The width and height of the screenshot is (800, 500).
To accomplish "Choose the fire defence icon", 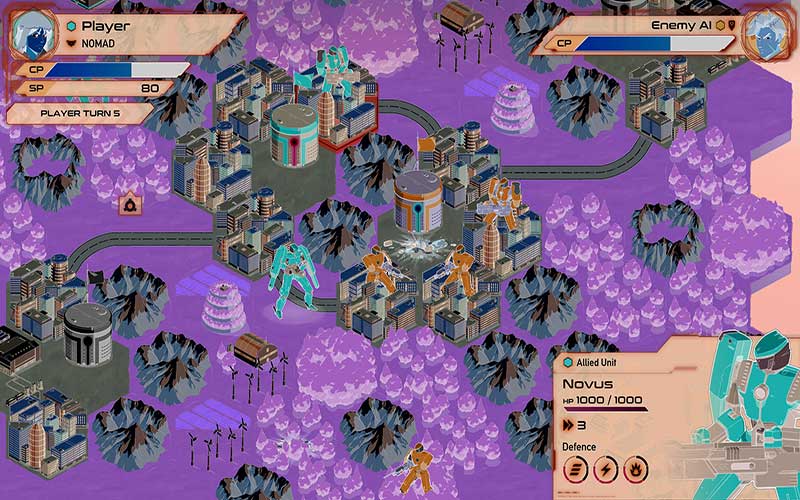I will (x=634, y=470).
